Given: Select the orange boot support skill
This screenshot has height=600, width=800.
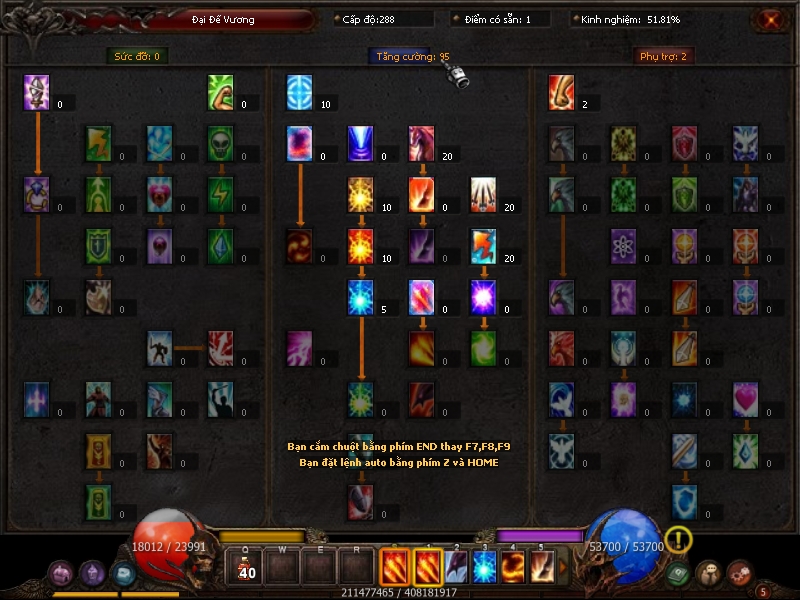Looking at the screenshot, I should [x=562, y=93].
